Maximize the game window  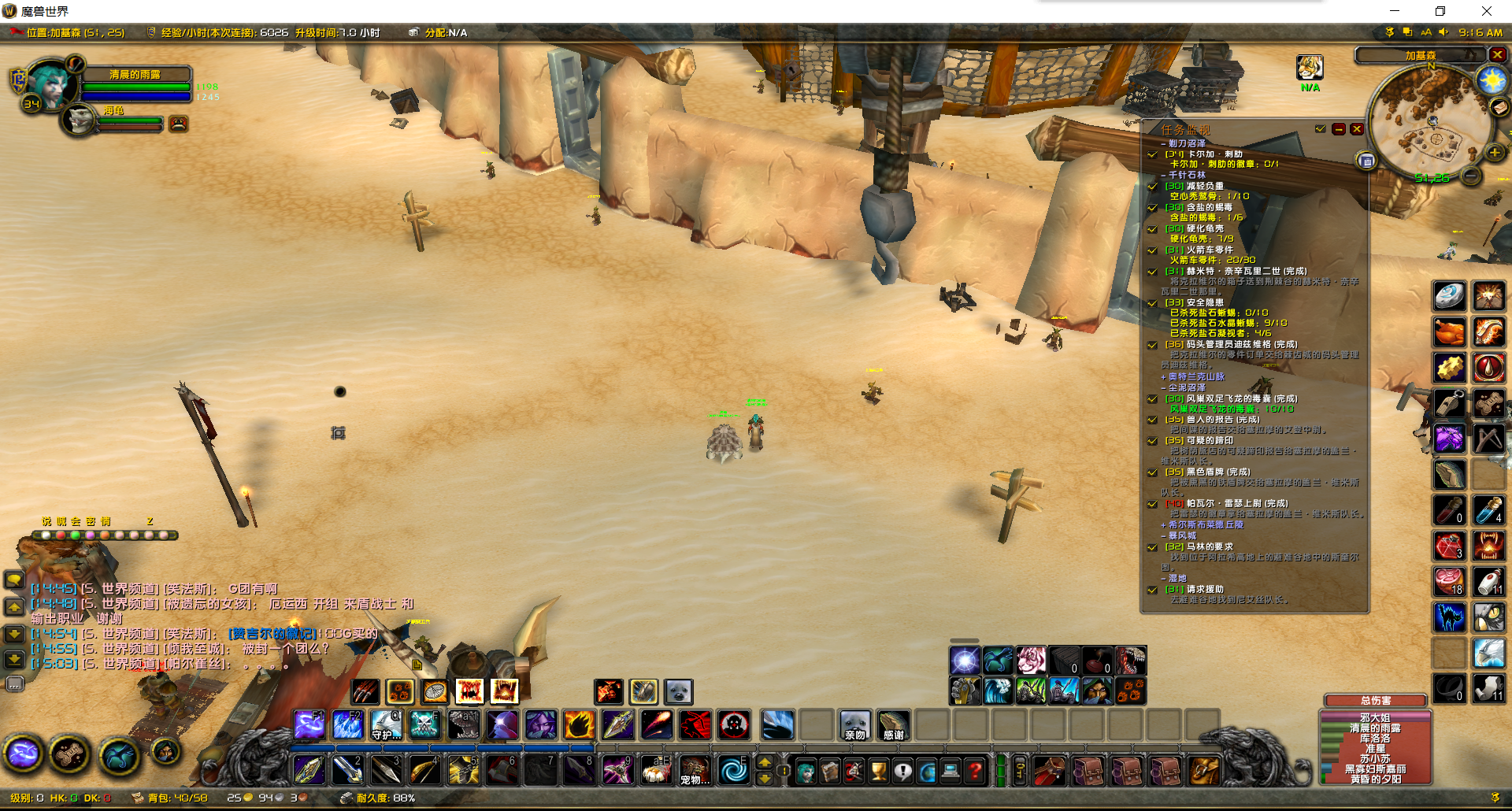click(1440, 11)
